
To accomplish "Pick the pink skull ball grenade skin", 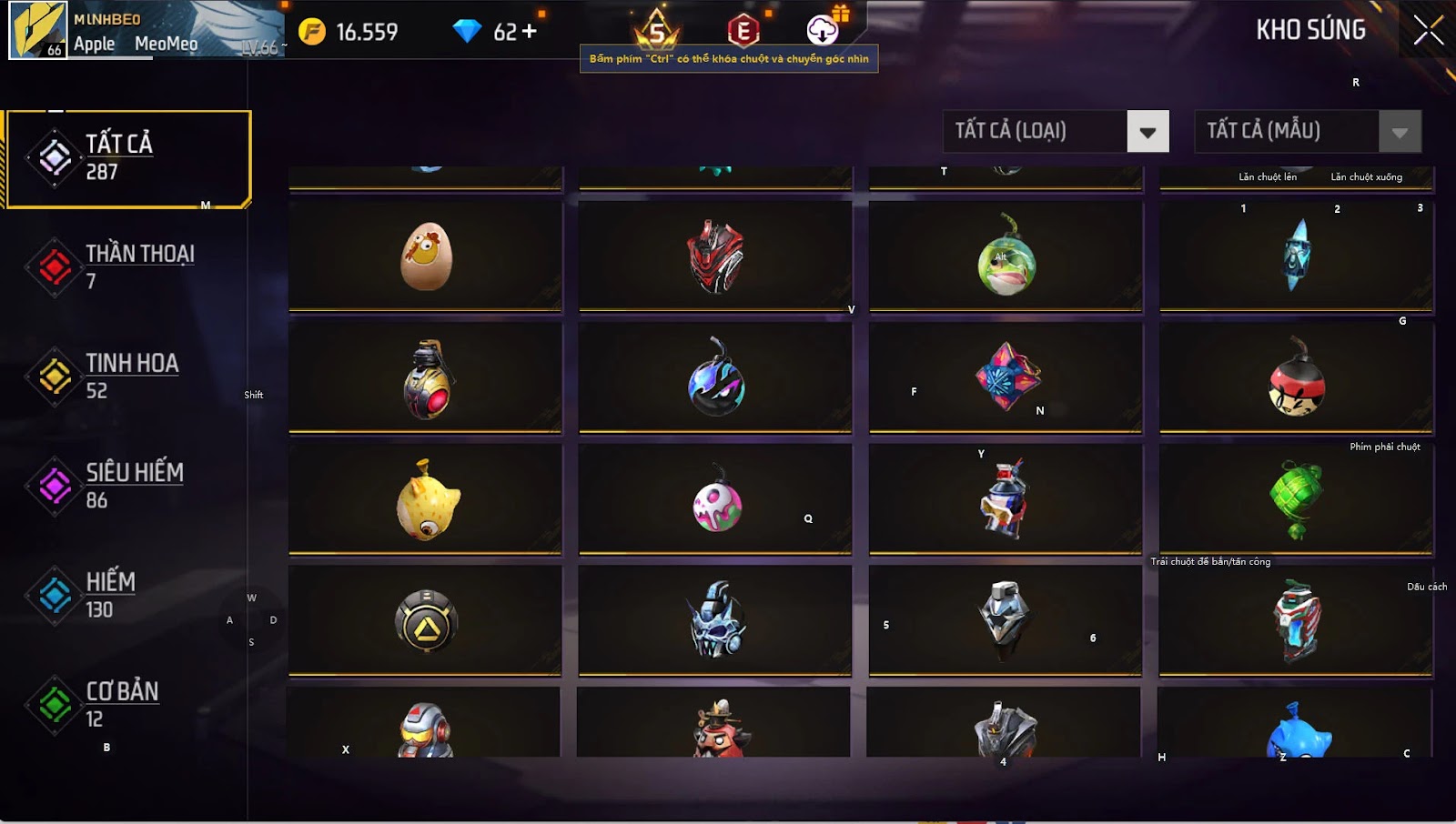I will pyautogui.click(x=716, y=503).
